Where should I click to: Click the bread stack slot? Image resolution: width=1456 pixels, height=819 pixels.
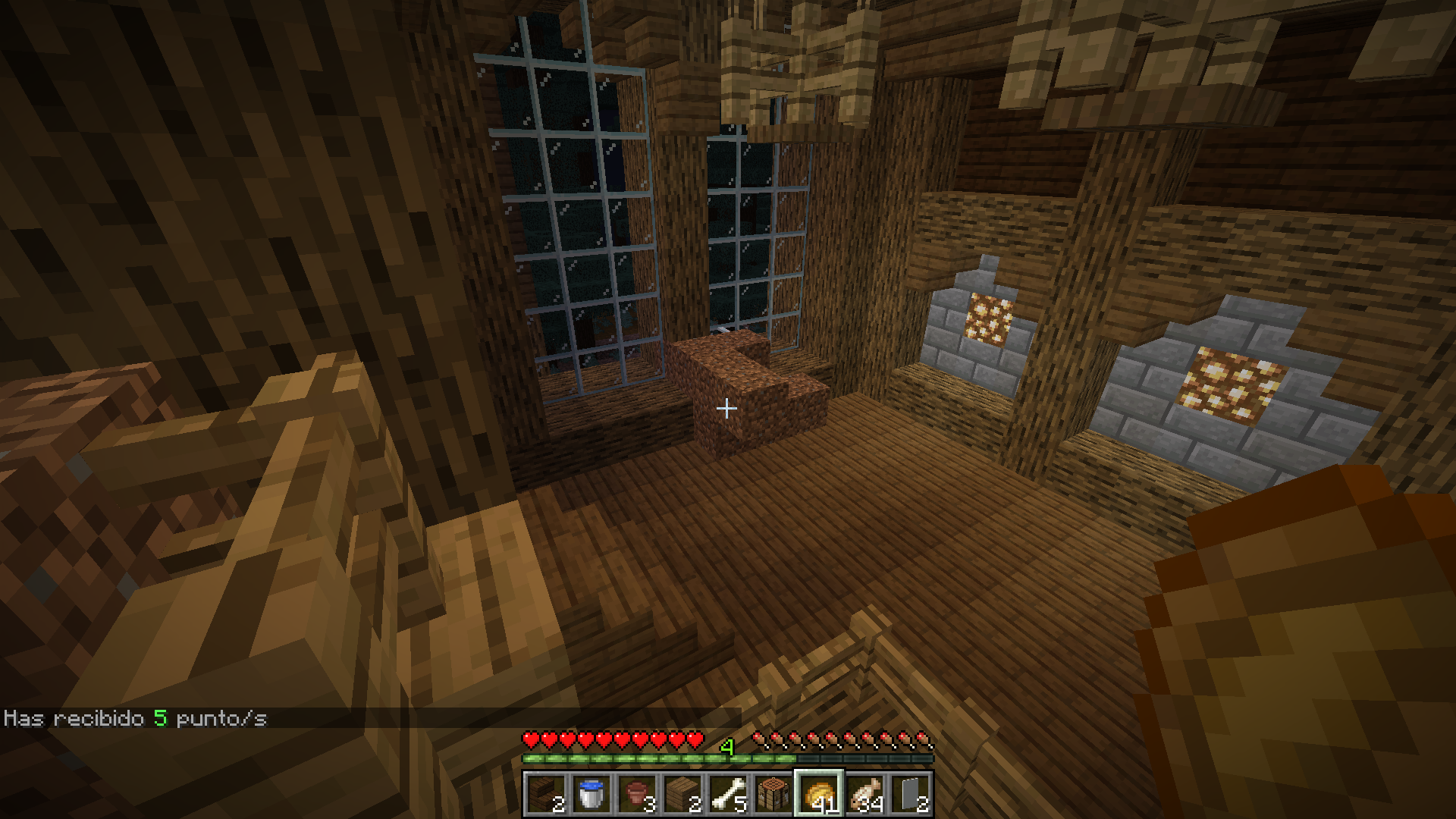click(x=819, y=794)
